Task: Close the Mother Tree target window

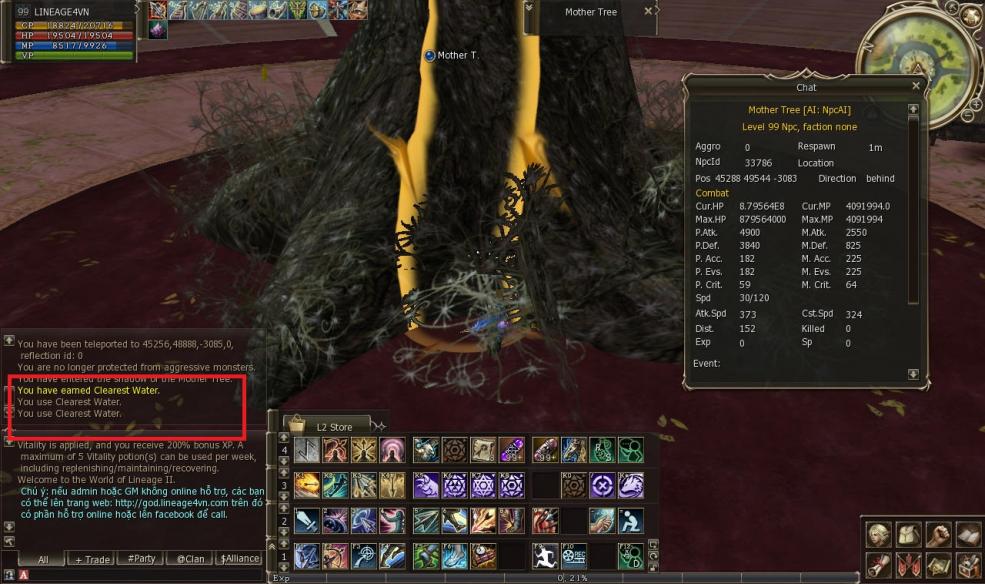Action: tap(648, 11)
